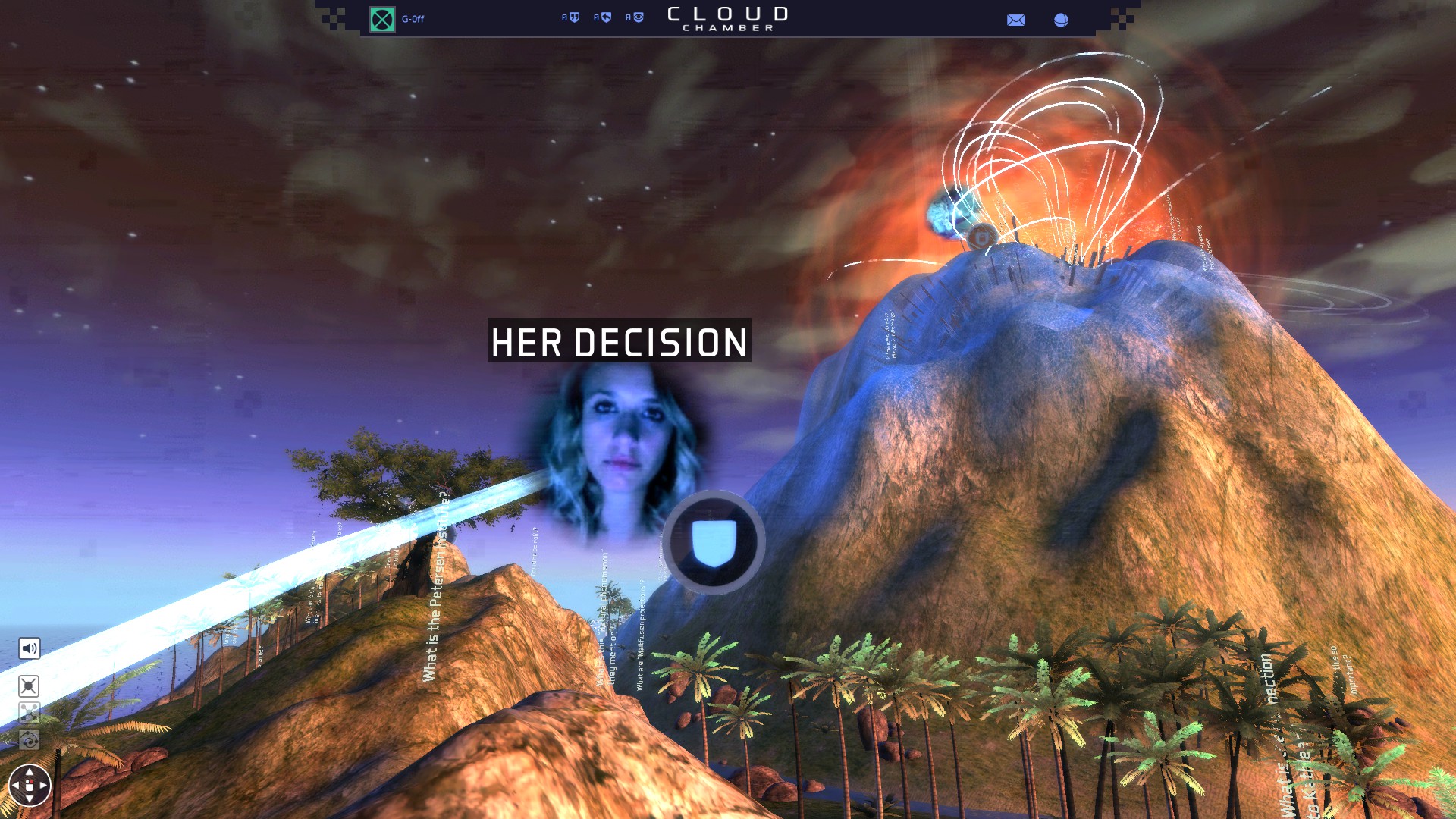Select the orbit view mode button

(29, 739)
